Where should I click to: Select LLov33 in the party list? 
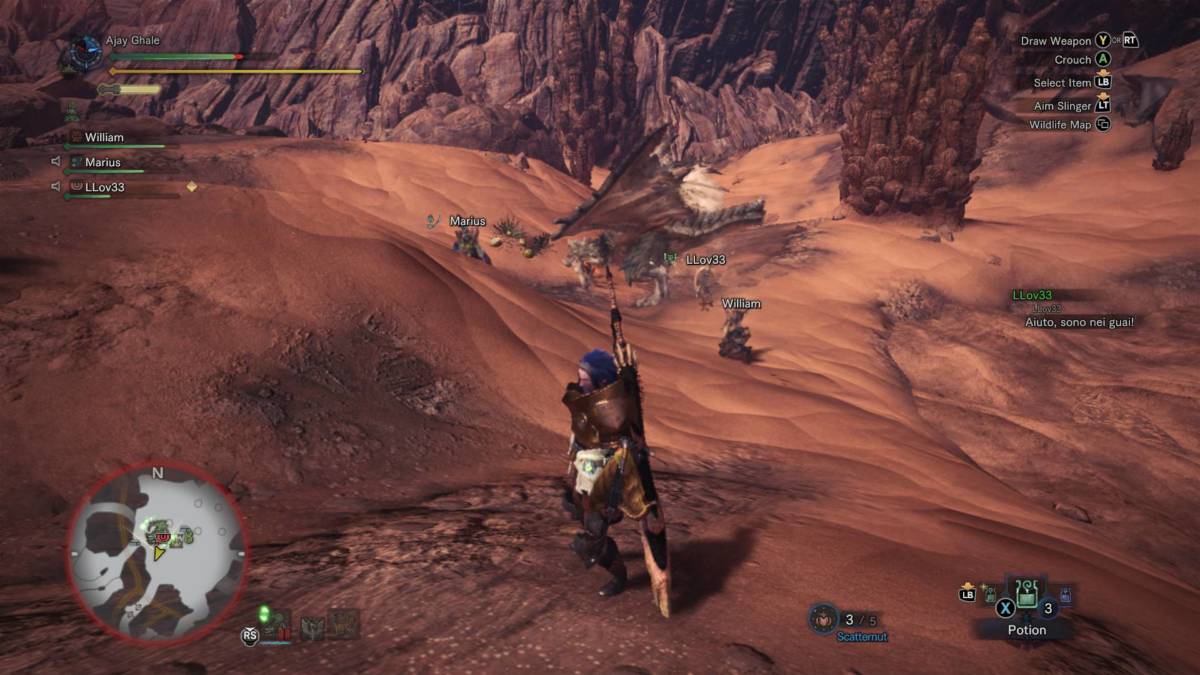point(104,187)
